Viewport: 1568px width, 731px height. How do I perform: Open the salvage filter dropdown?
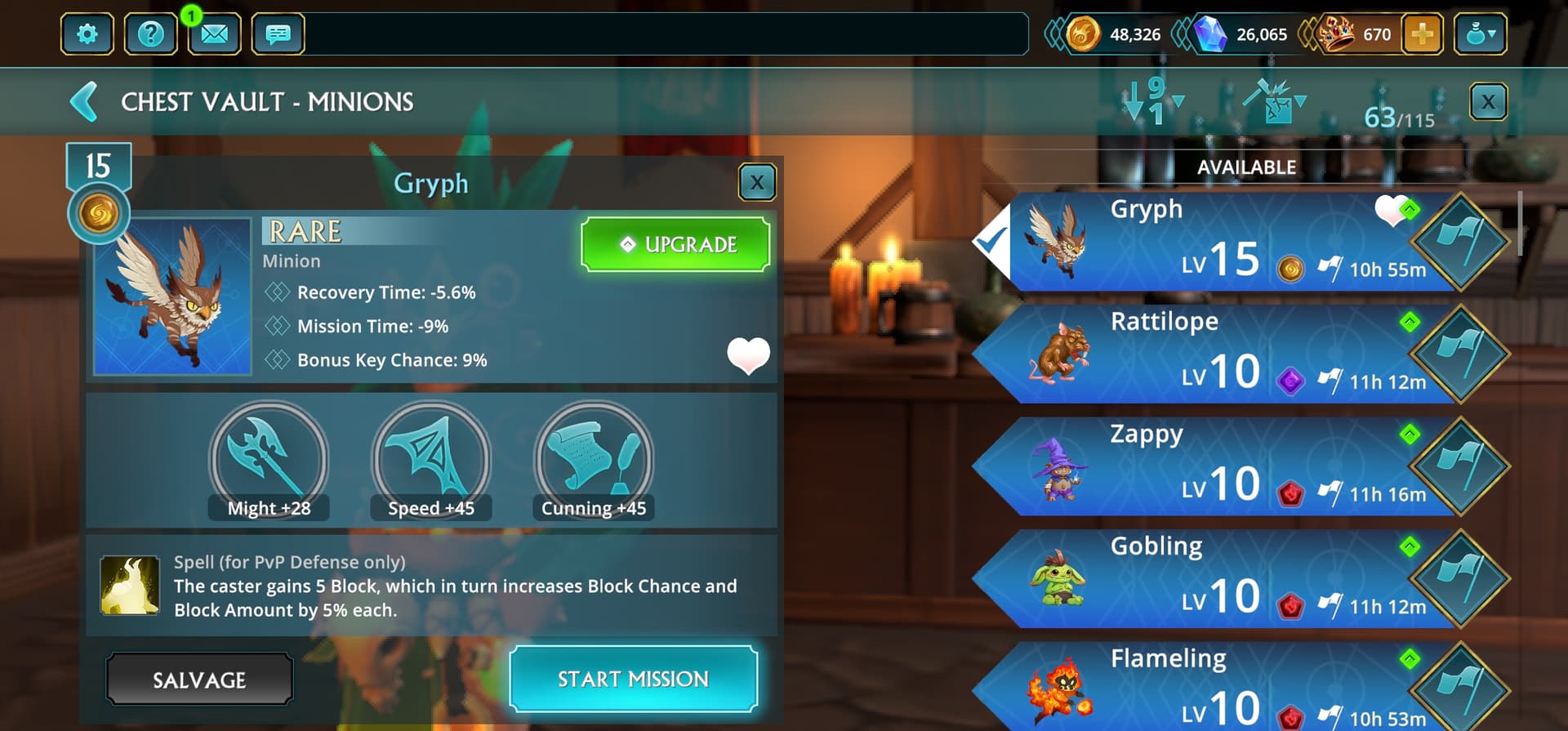point(1274,102)
